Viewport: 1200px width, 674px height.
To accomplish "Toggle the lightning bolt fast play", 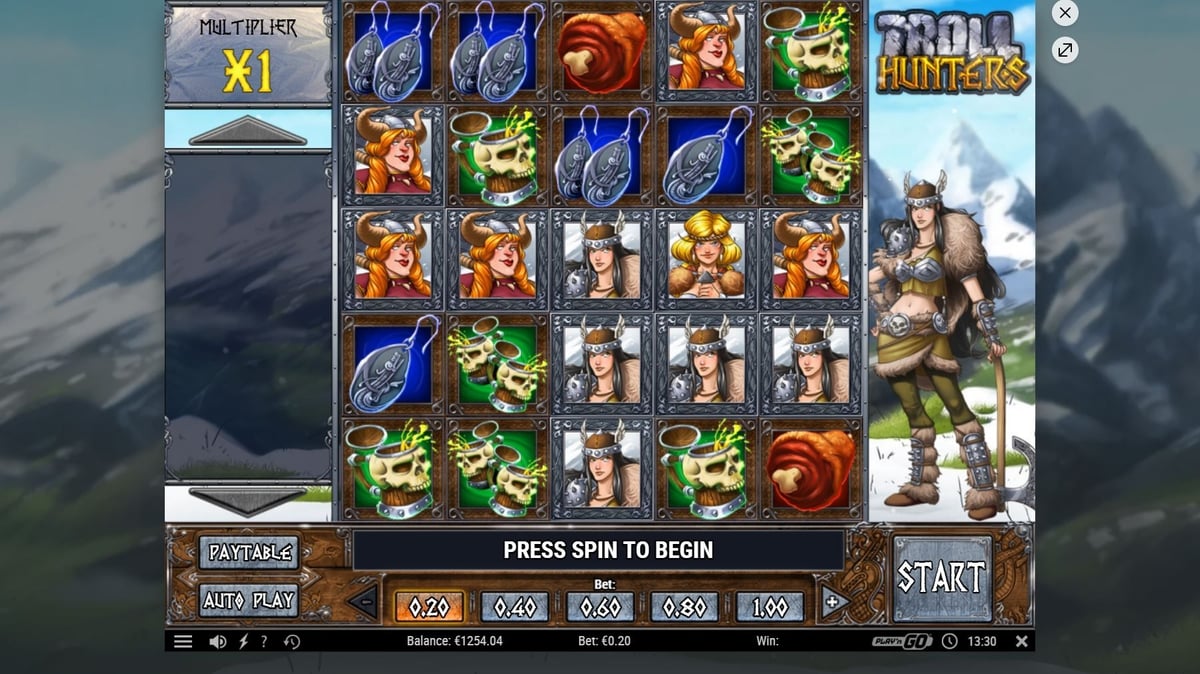I will pyautogui.click(x=243, y=642).
